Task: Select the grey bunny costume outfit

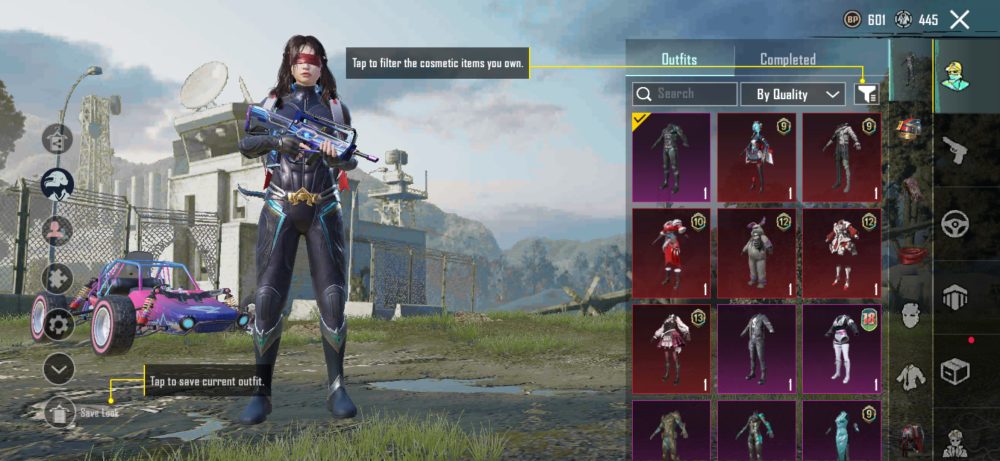Action: click(756, 254)
